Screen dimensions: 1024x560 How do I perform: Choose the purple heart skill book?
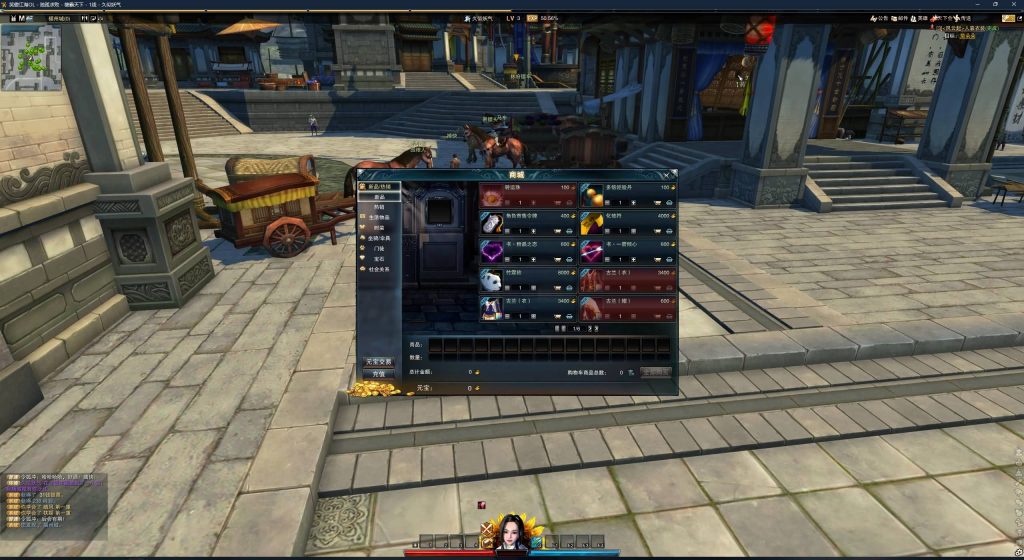[x=491, y=251]
